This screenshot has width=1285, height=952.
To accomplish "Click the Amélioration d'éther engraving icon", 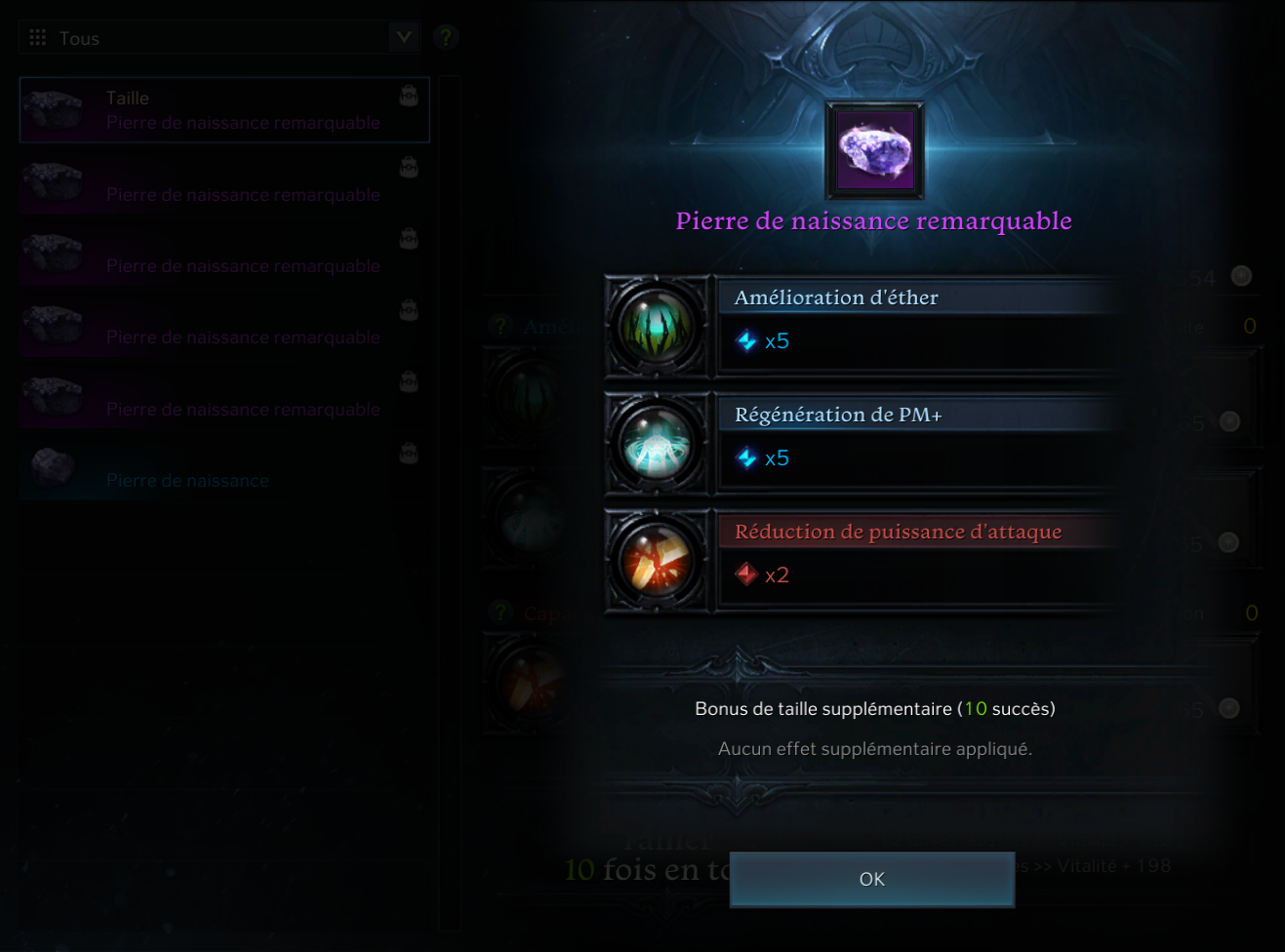I will (657, 327).
